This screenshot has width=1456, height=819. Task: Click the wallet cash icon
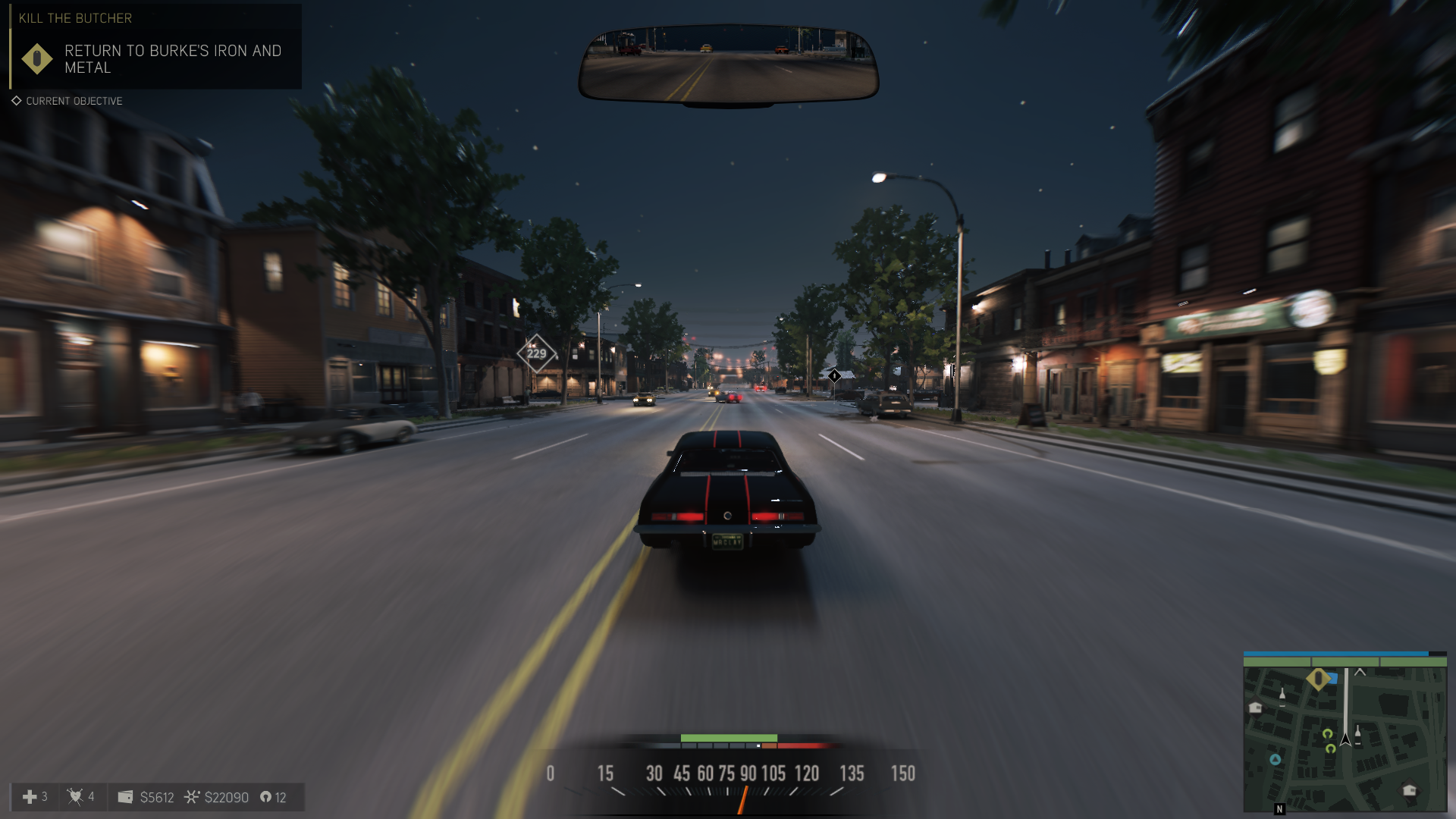[125, 797]
